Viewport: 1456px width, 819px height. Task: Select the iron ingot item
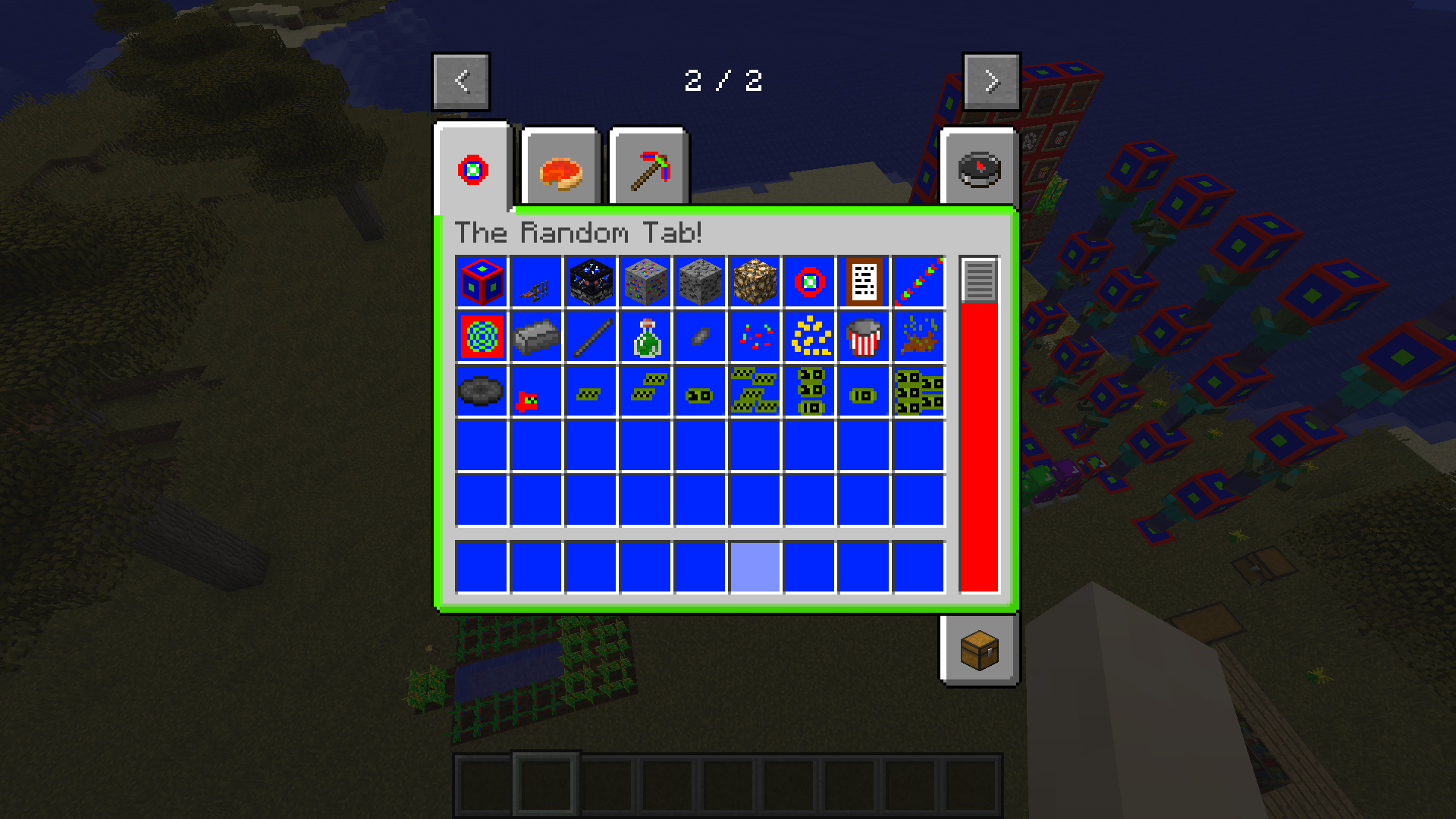tap(537, 336)
